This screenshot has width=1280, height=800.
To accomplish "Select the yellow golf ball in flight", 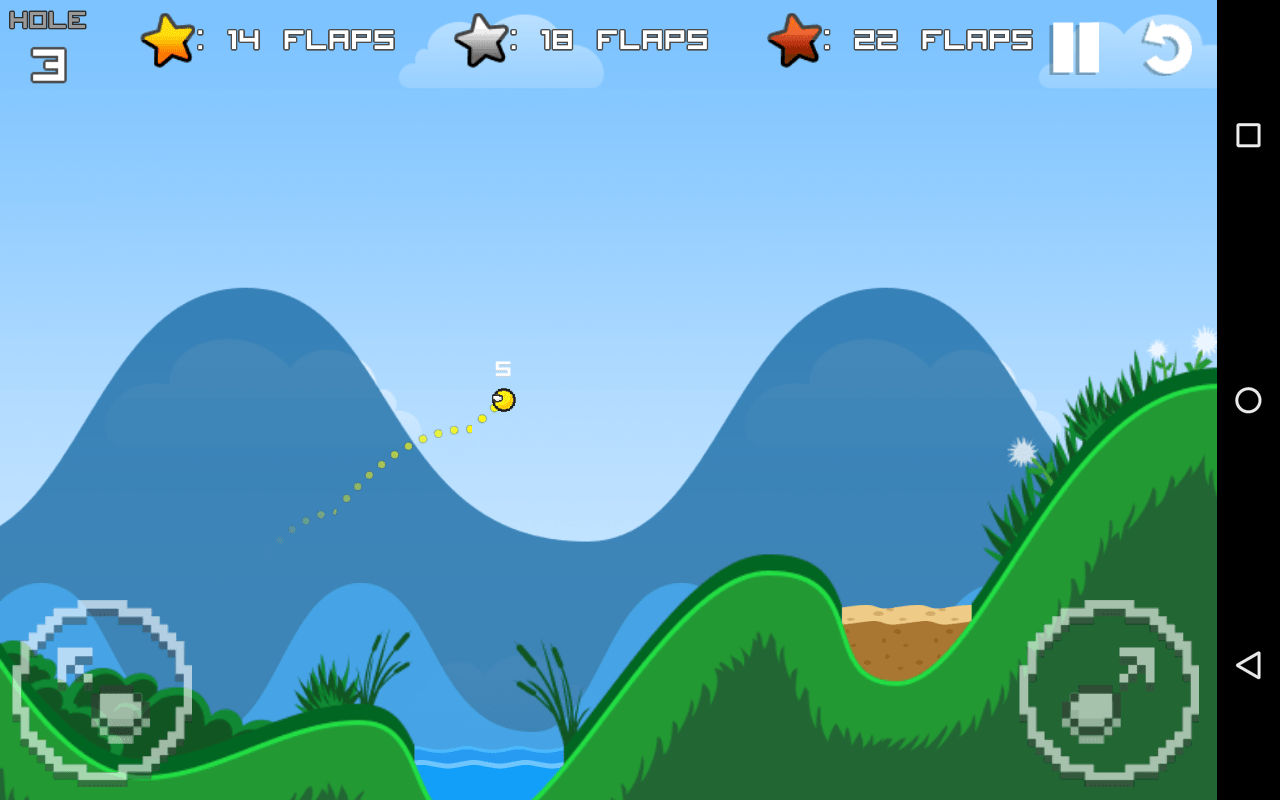I will pyautogui.click(x=502, y=399).
